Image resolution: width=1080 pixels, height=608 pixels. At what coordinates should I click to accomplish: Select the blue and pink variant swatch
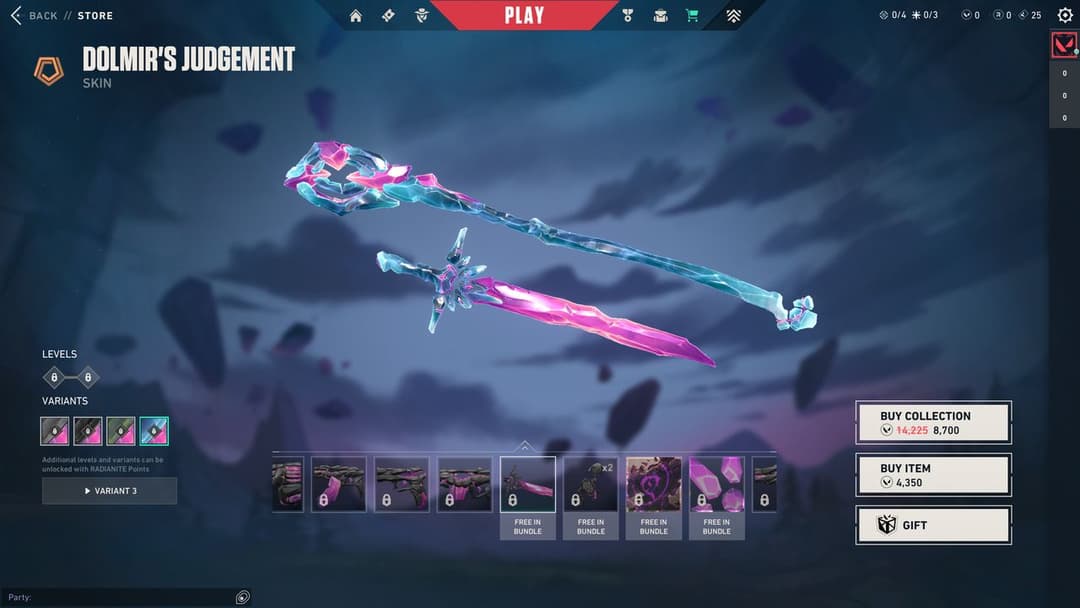[x=154, y=431]
